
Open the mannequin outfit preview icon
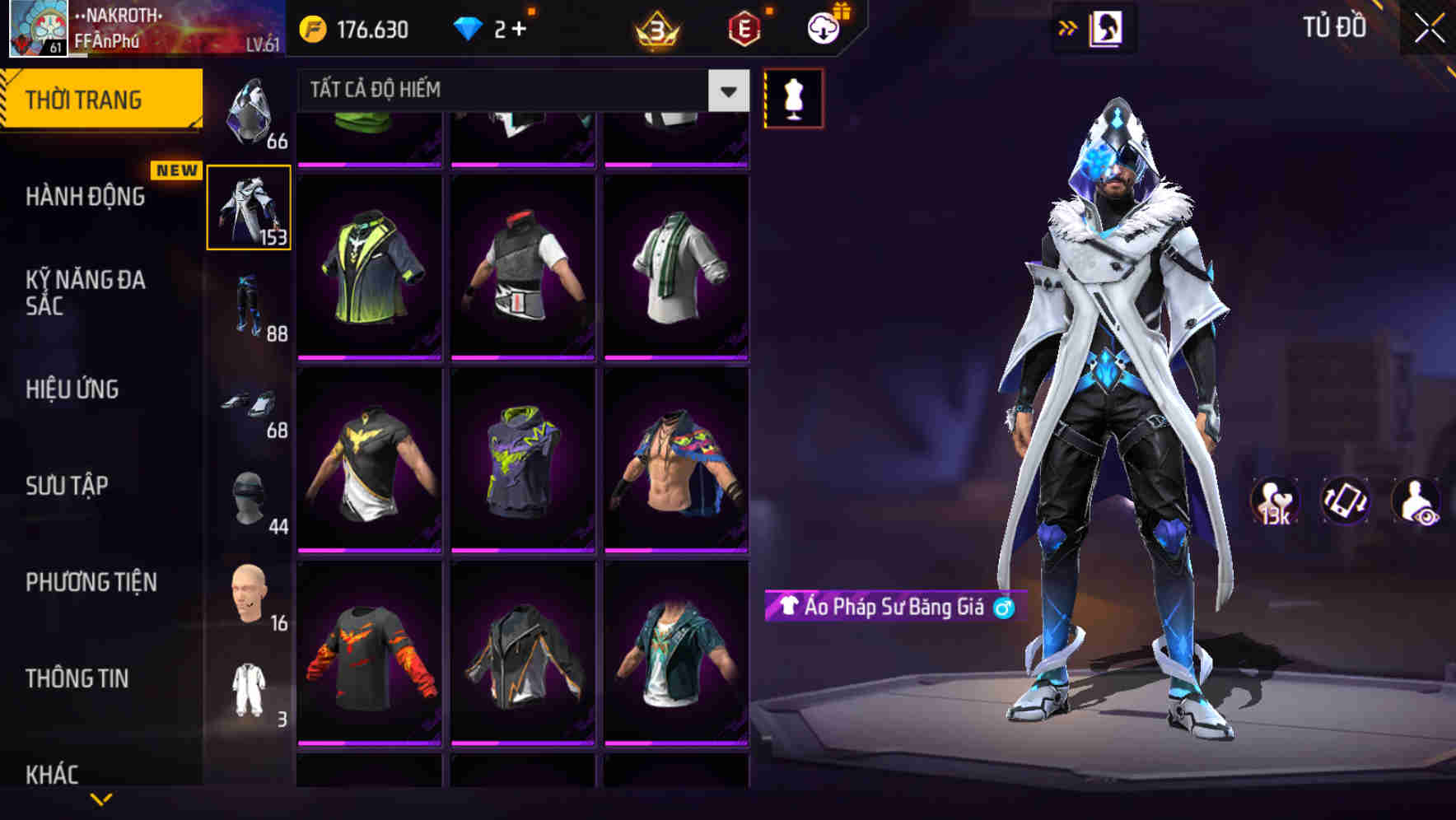pyautogui.click(x=793, y=97)
